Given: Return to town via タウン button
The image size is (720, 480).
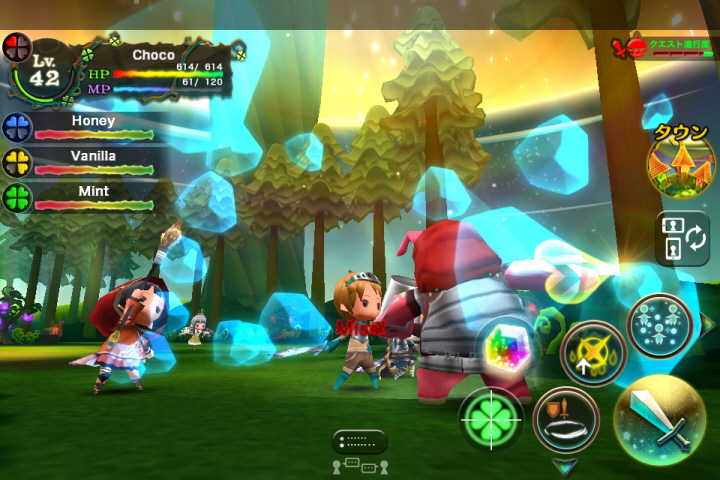Looking at the screenshot, I should pyautogui.click(x=681, y=159).
